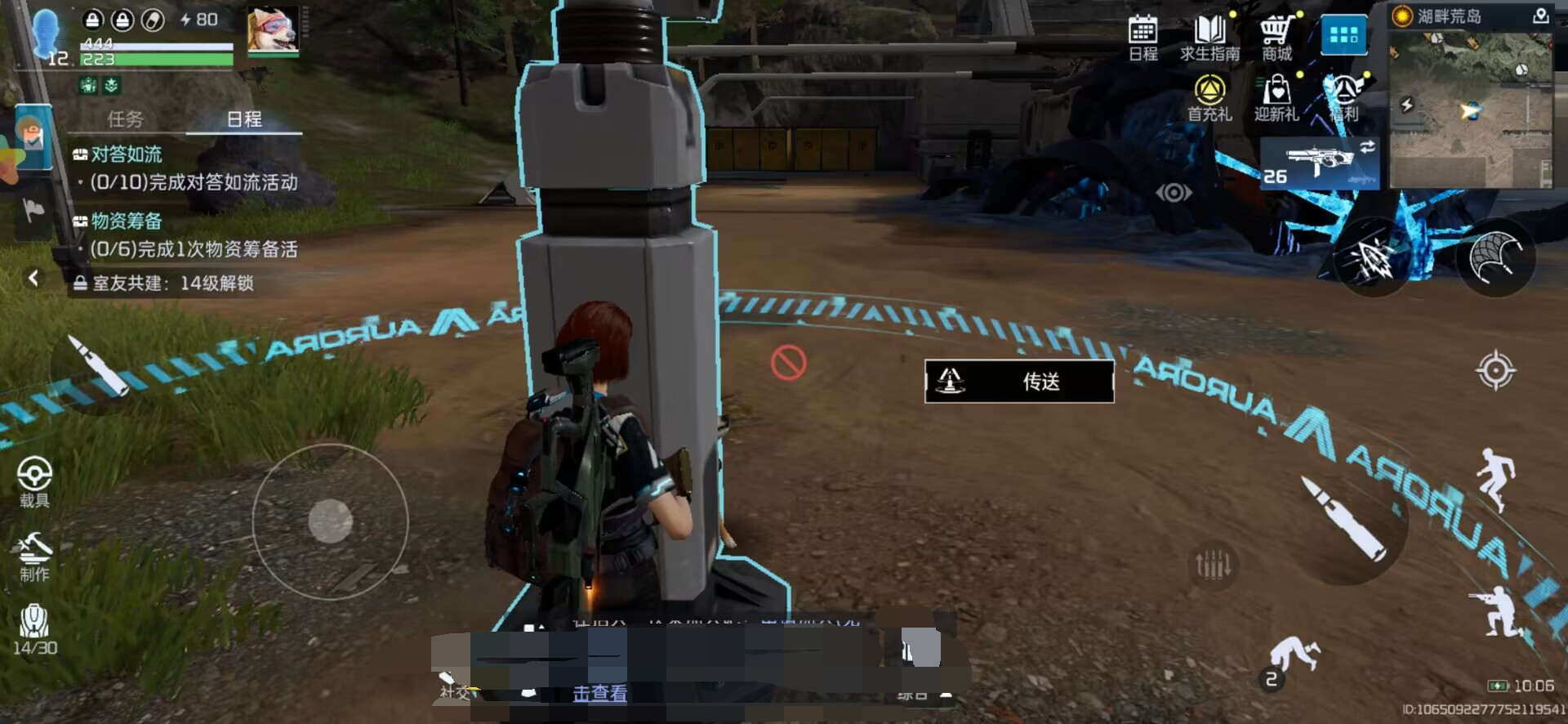This screenshot has height=724, width=1568.
Task: Open the 迎新礼 welcome gift
Action: pos(1276,98)
